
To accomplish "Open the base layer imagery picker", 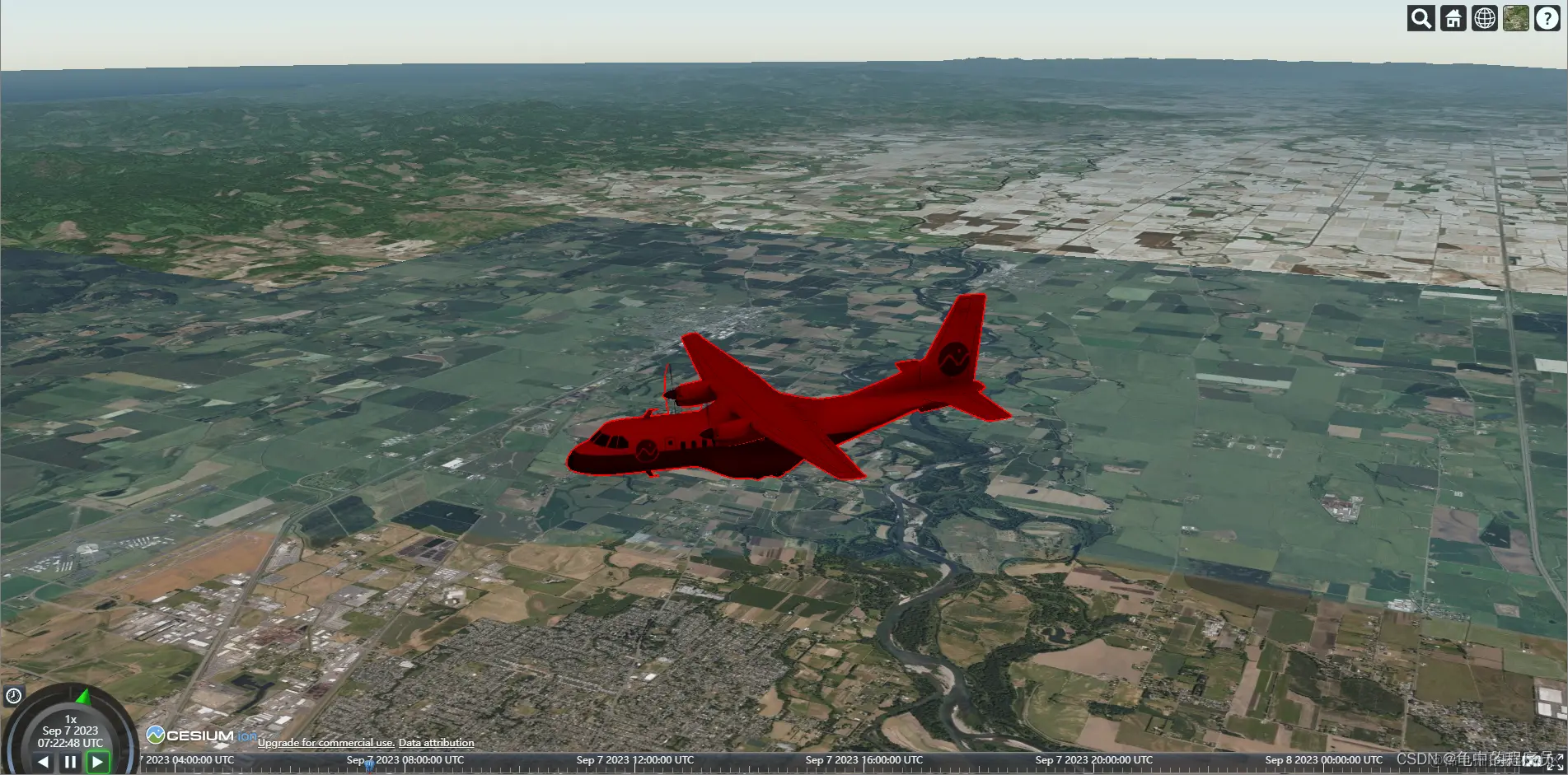I will coord(1515,18).
